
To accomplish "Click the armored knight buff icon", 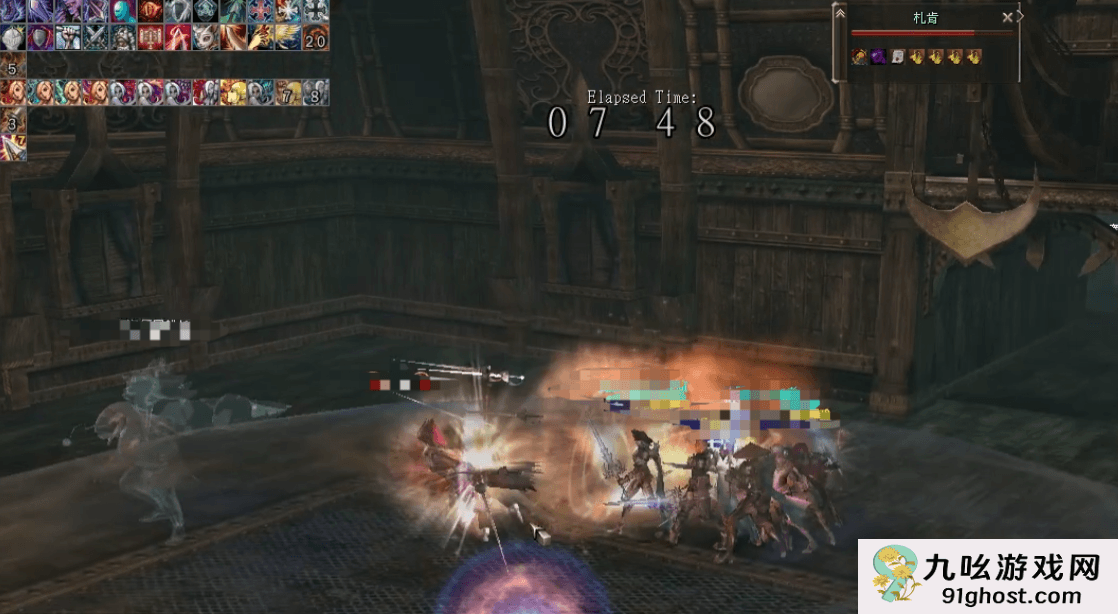I will click(x=122, y=38).
